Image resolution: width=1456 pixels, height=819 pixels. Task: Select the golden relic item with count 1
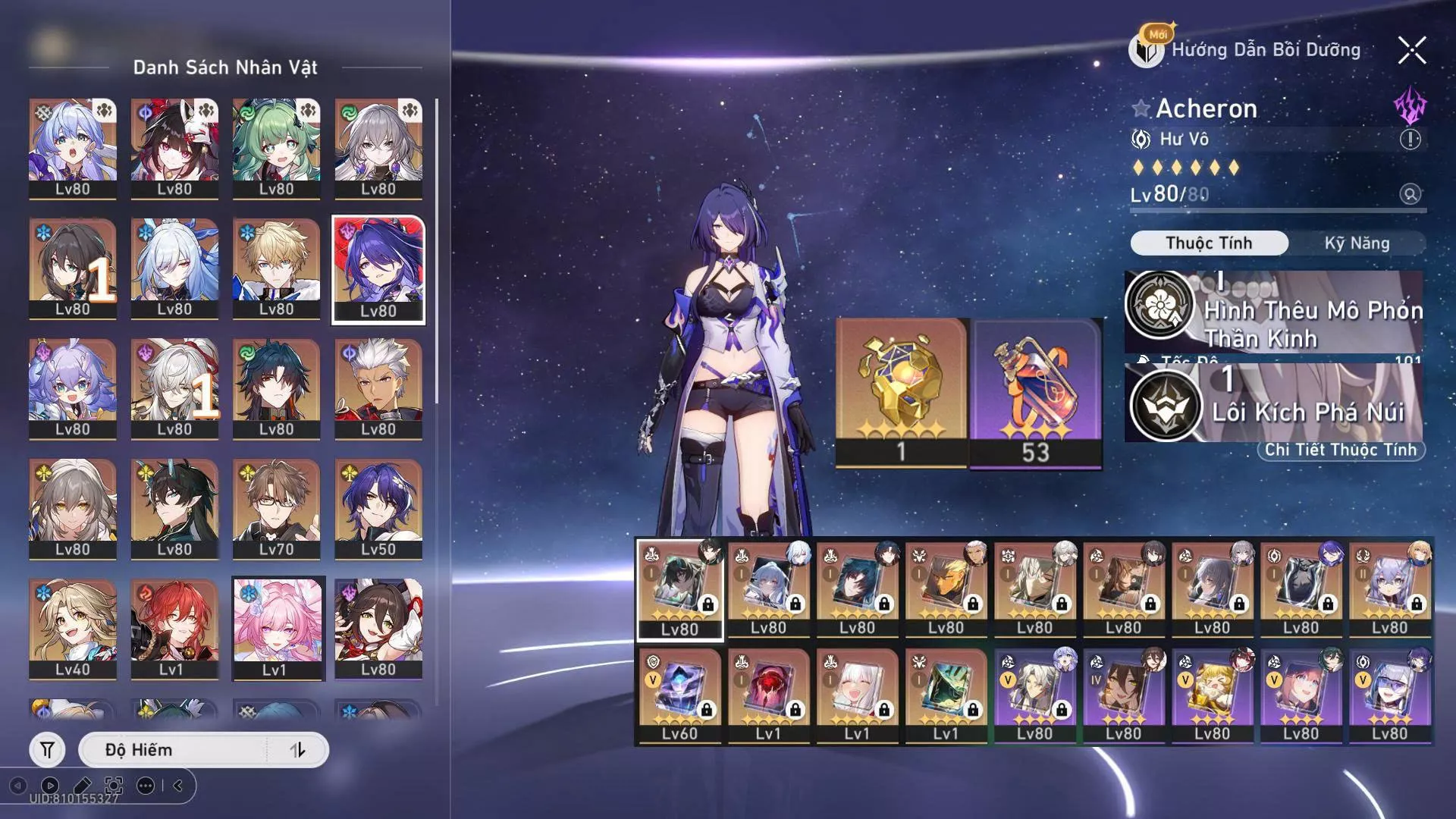[901, 392]
